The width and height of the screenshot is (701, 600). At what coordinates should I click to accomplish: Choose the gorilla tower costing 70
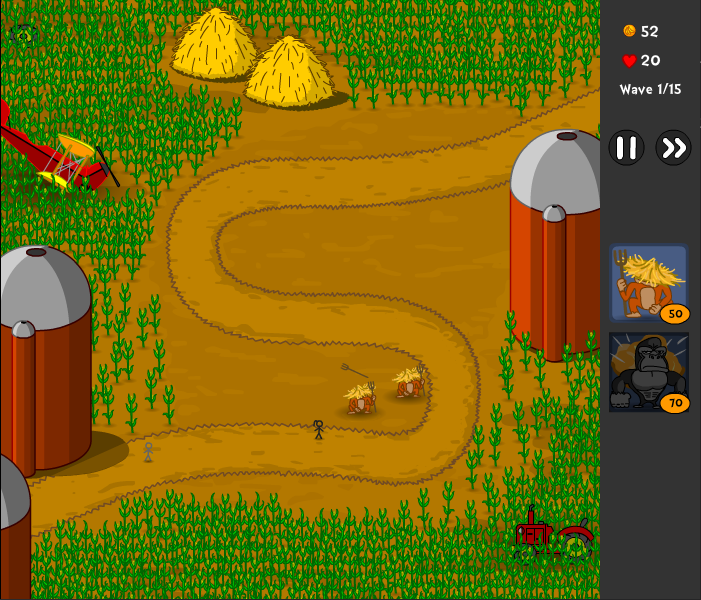click(x=648, y=371)
